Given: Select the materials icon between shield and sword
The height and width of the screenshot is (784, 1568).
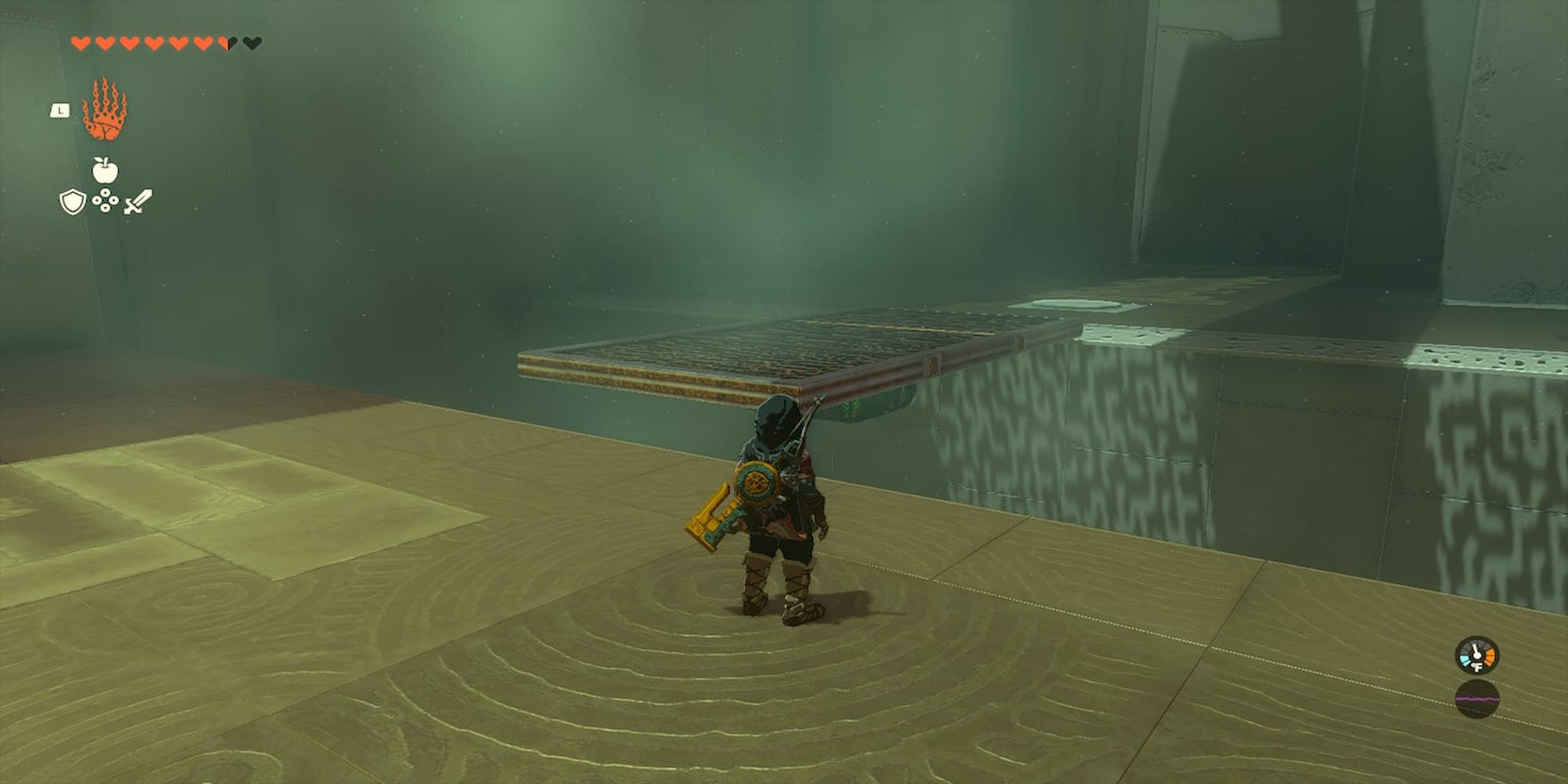Looking at the screenshot, I should pyautogui.click(x=105, y=200).
